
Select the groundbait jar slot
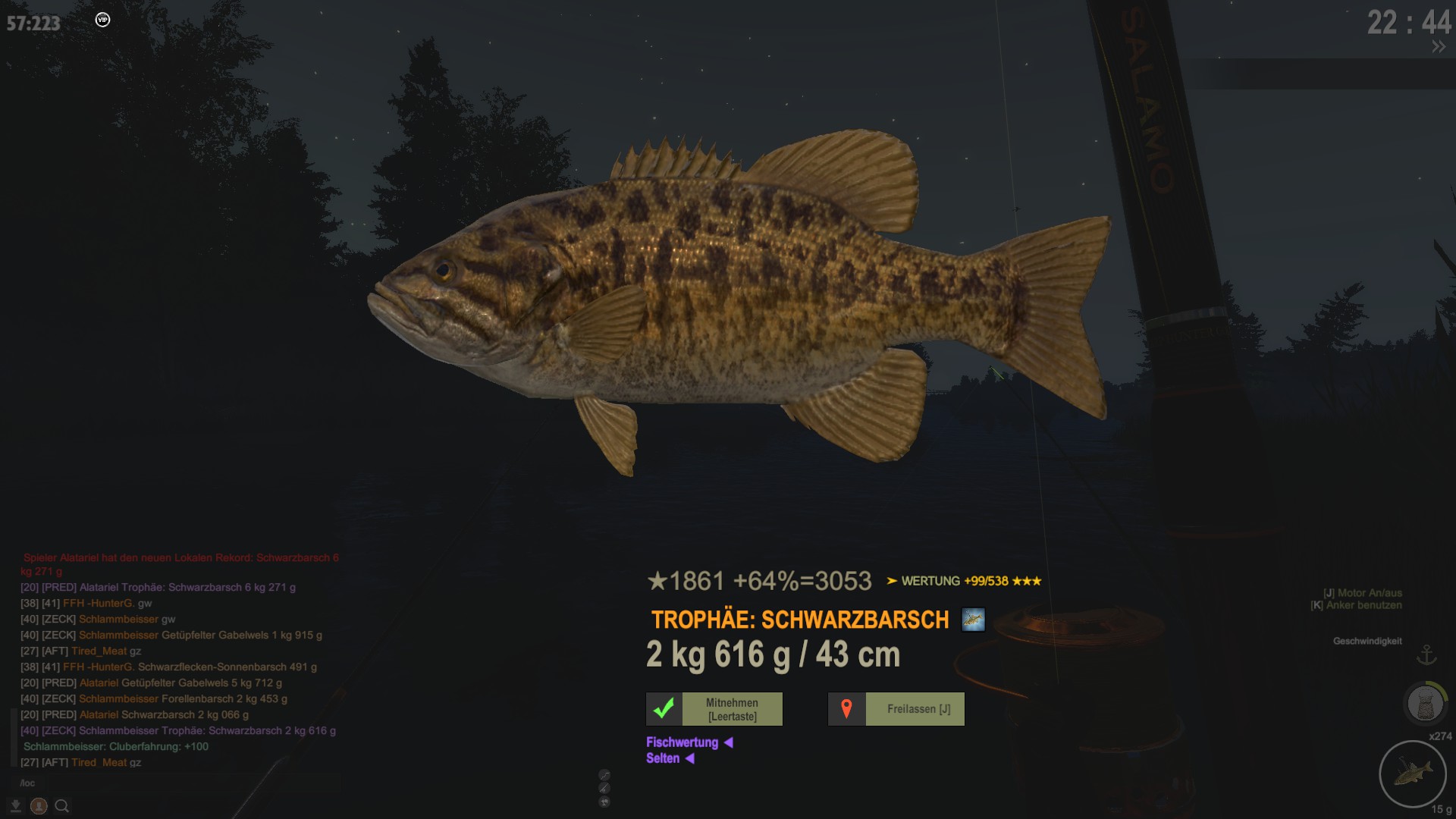tap(1425, 704)
